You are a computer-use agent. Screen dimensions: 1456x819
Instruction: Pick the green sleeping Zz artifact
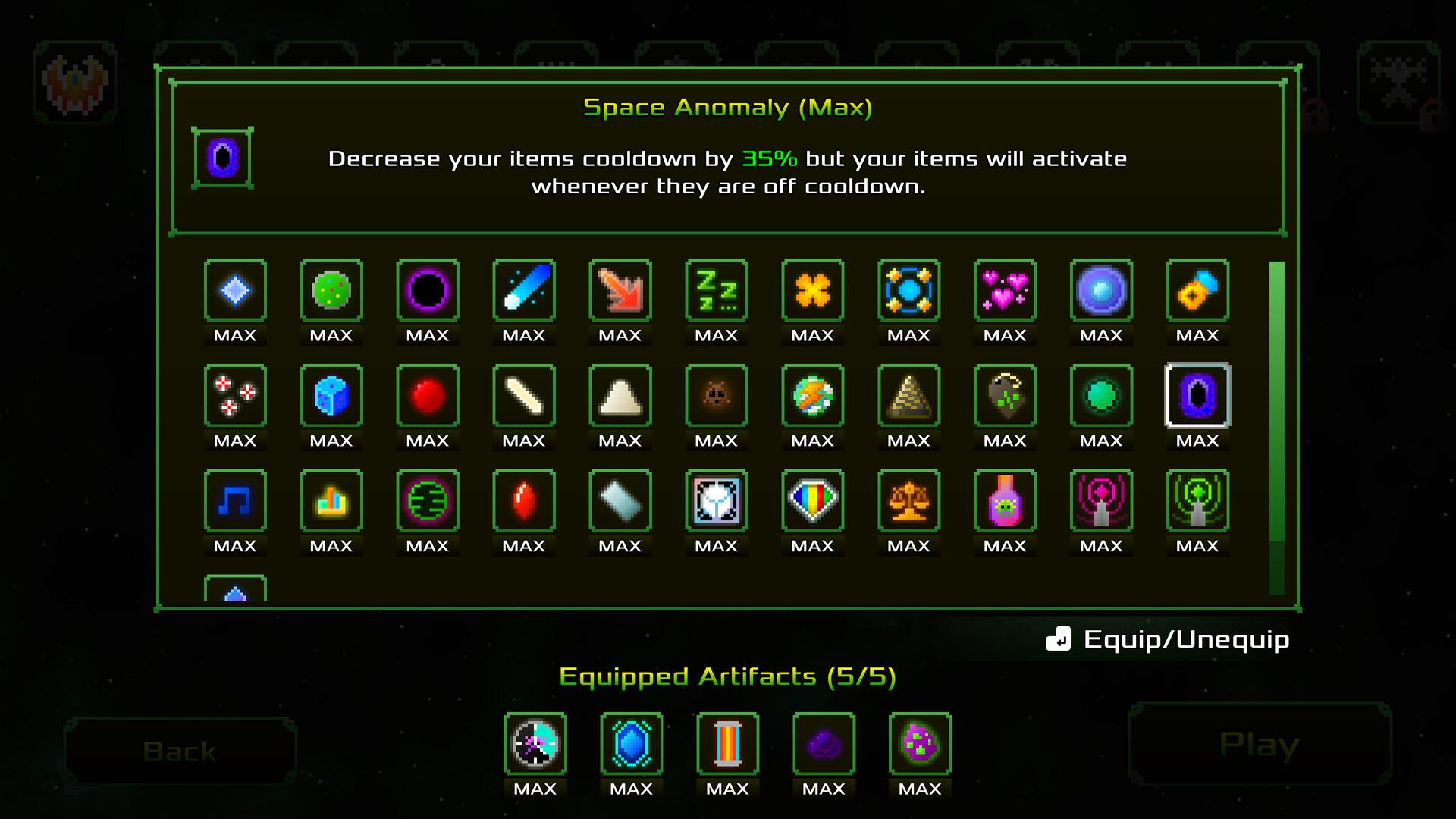tap(717, 290)
